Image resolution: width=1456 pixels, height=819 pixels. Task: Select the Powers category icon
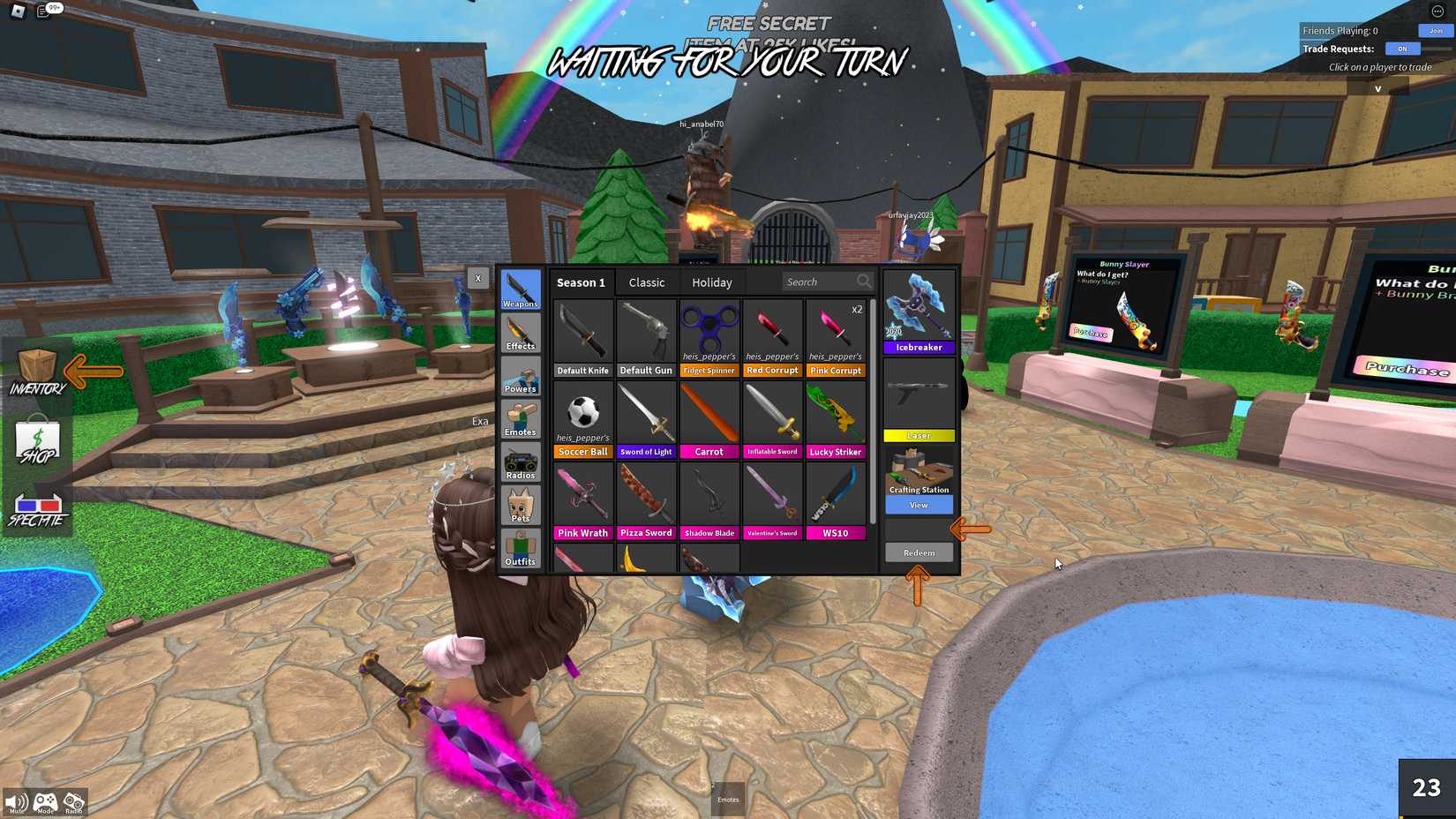click(x=520, y=374)
